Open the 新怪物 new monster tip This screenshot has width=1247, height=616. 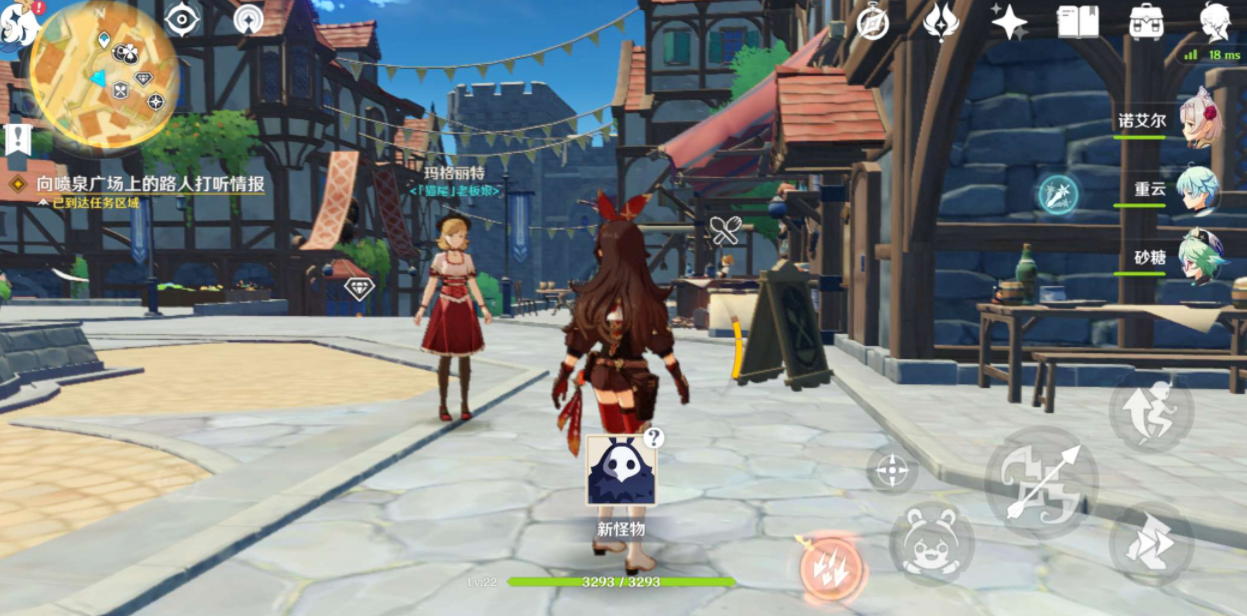(x=621, y=471)
